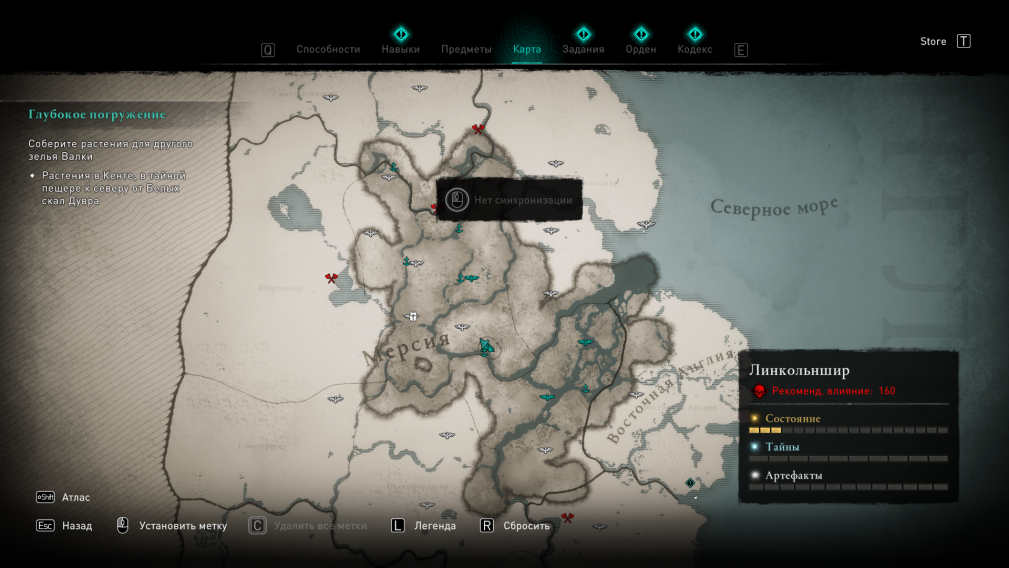The height and width of the screenshot is (568, 1009).
Task: Open the Кодекс tab
Action: pos(695,49)
